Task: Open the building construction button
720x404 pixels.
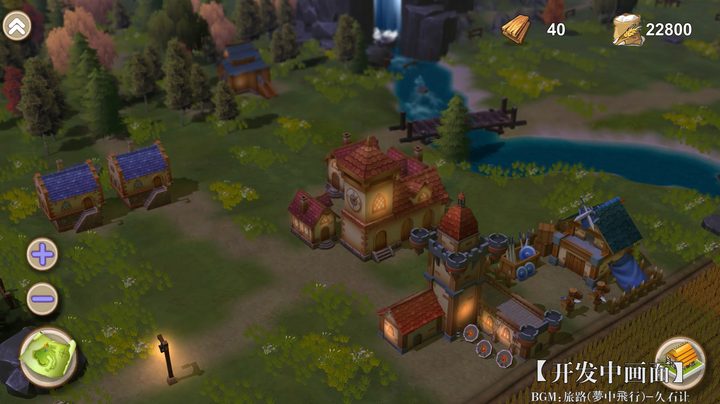Action: coord(681,361)
